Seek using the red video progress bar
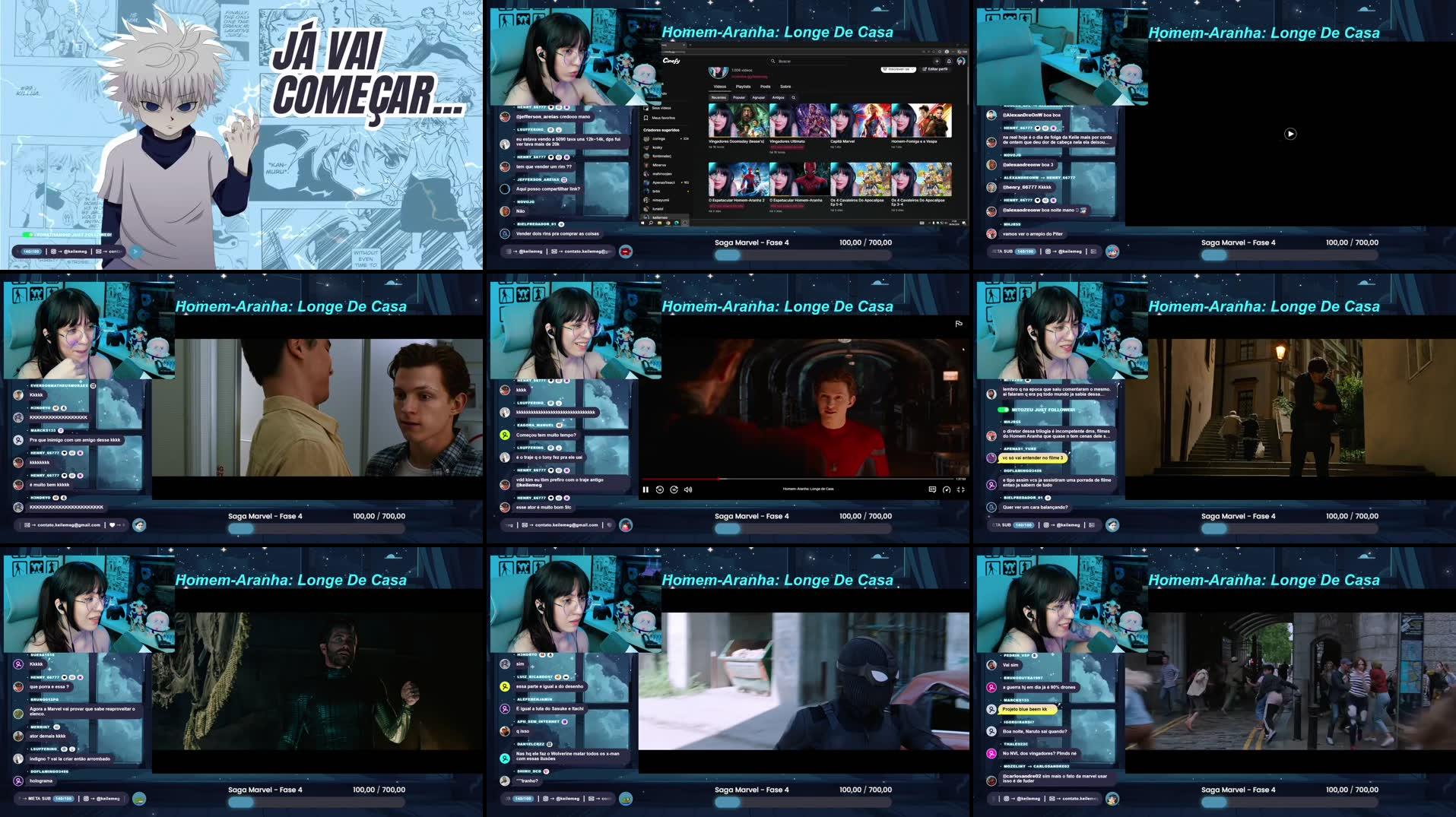 tap(760, 479)
